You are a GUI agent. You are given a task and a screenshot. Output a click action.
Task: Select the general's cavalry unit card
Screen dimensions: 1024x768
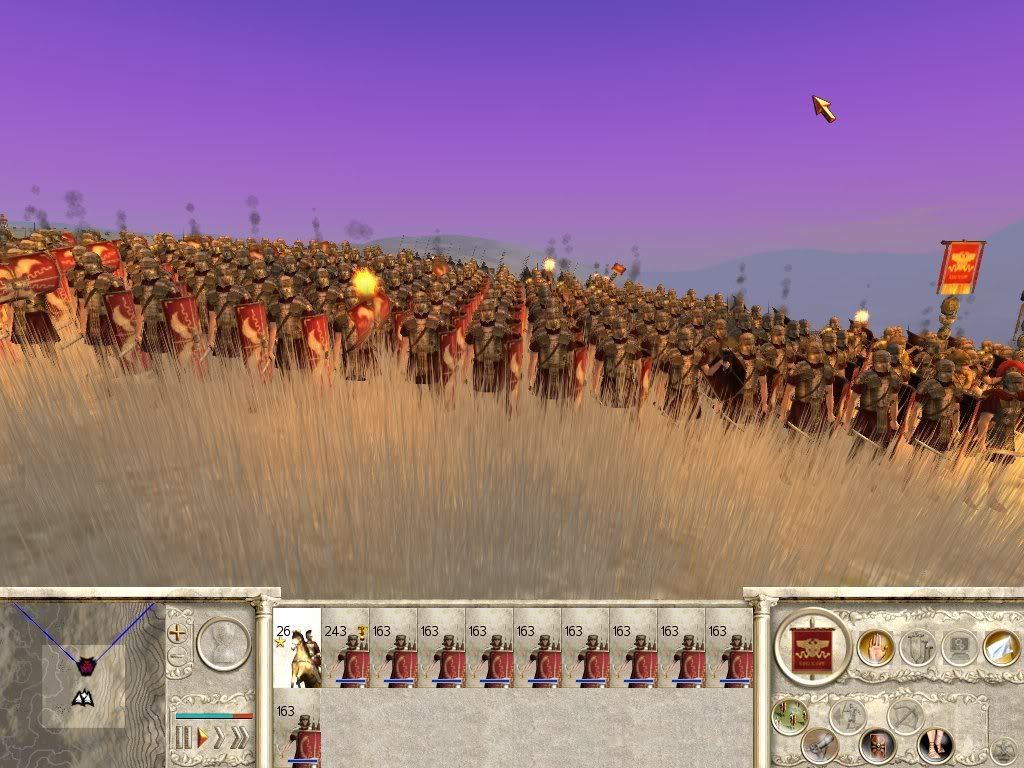pyautogui.click(x=297, y=647)
